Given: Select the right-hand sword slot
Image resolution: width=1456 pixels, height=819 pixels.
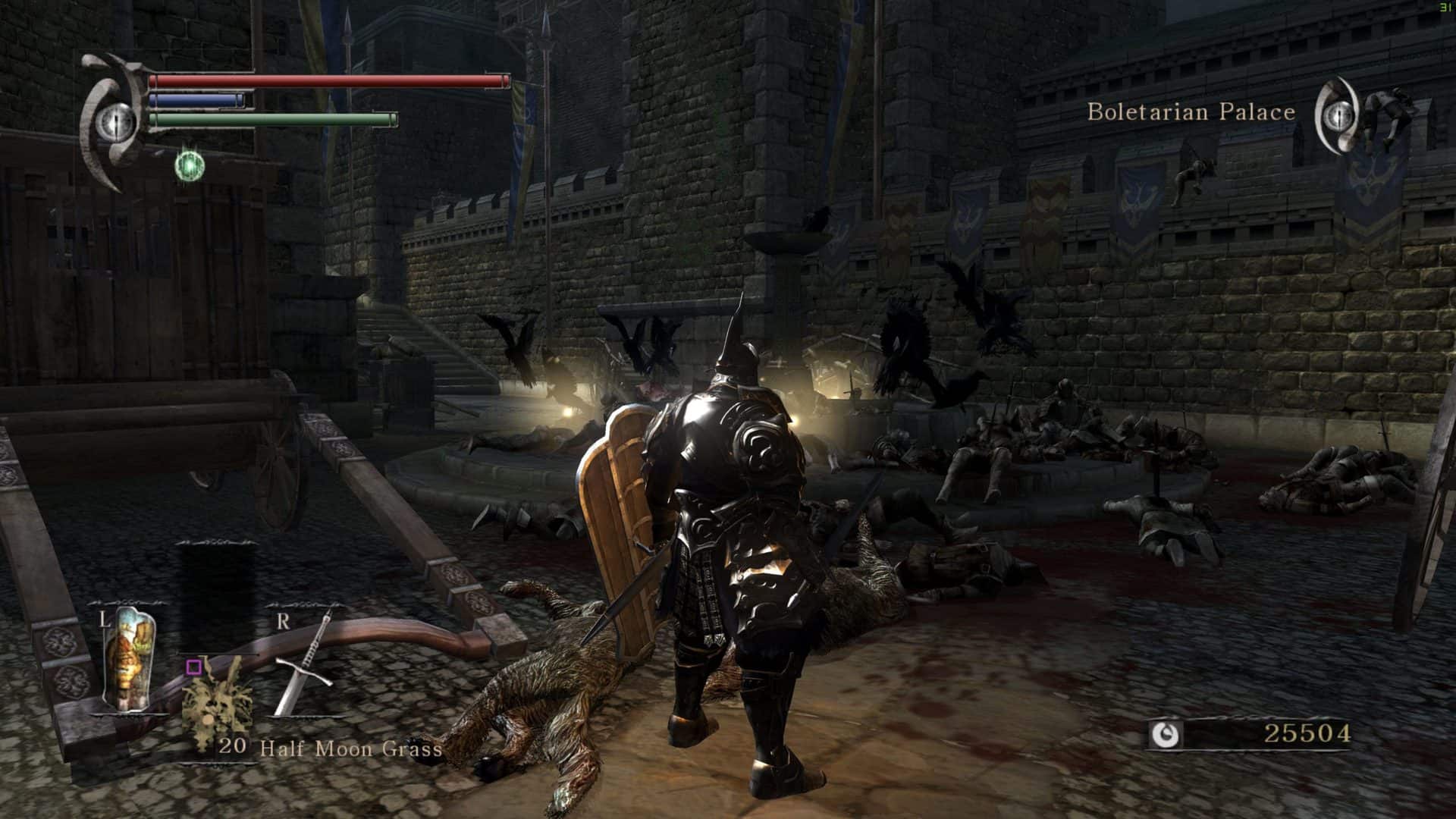Looking at the screenshot, I should pos(303,664).
